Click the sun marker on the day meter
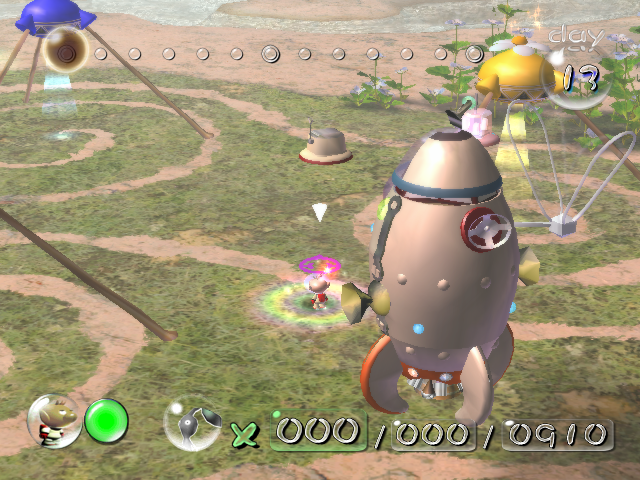 coord(67,49)
